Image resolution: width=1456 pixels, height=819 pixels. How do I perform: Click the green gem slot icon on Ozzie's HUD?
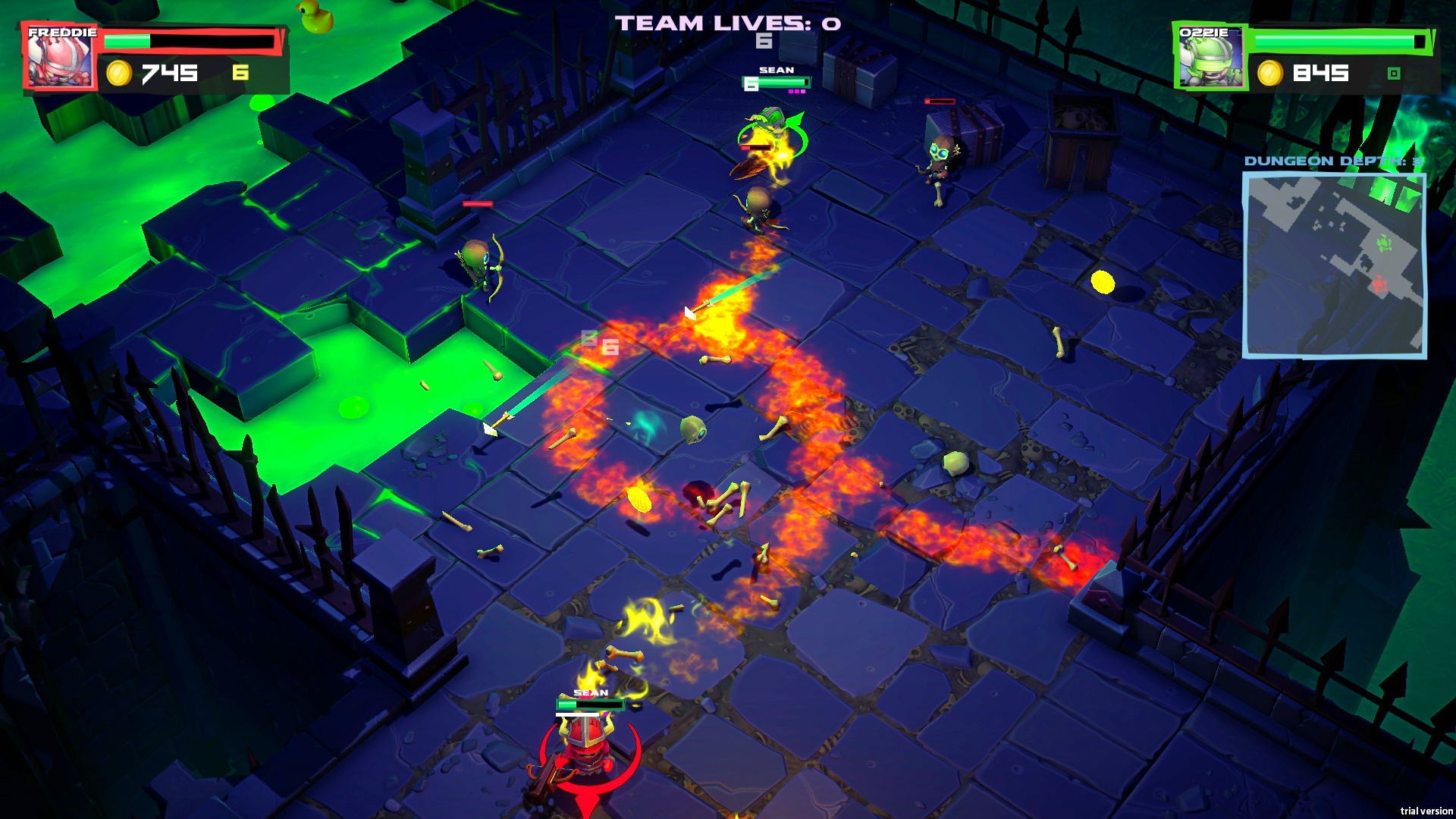(x=1393, y=73)
